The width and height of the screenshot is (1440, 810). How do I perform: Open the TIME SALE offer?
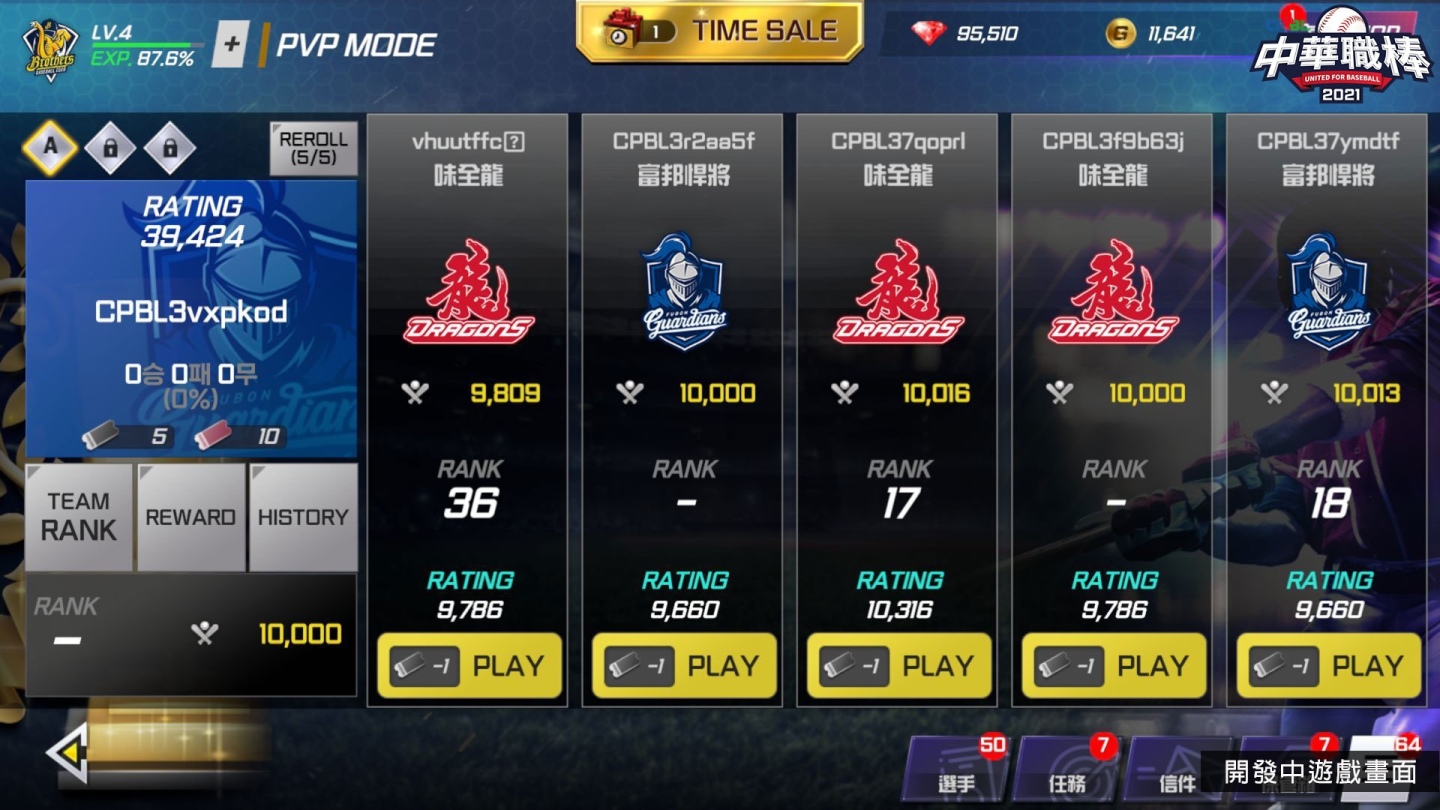coord(720,32)
